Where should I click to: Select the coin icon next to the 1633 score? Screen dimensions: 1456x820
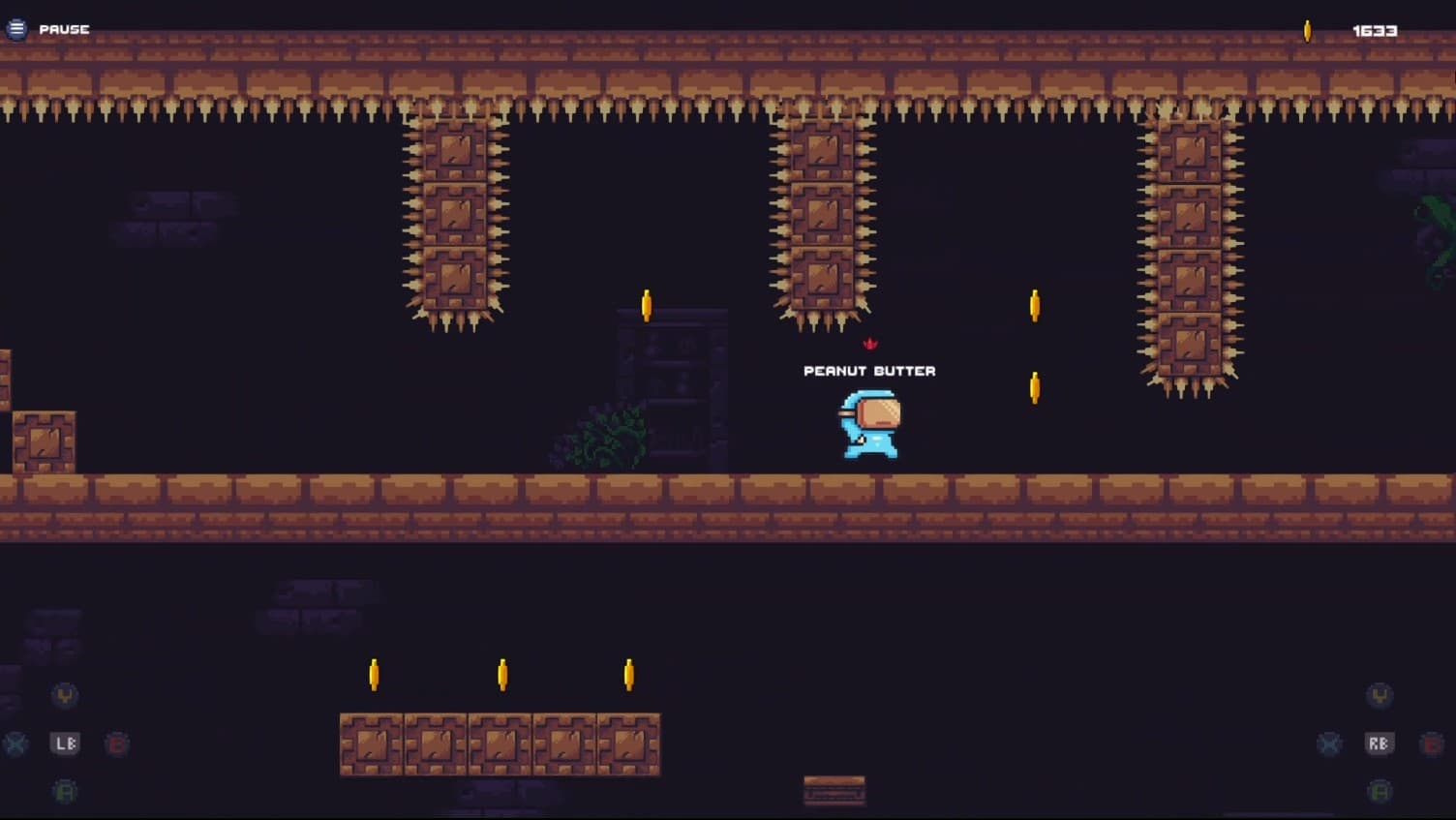(x=1309, y=28)
